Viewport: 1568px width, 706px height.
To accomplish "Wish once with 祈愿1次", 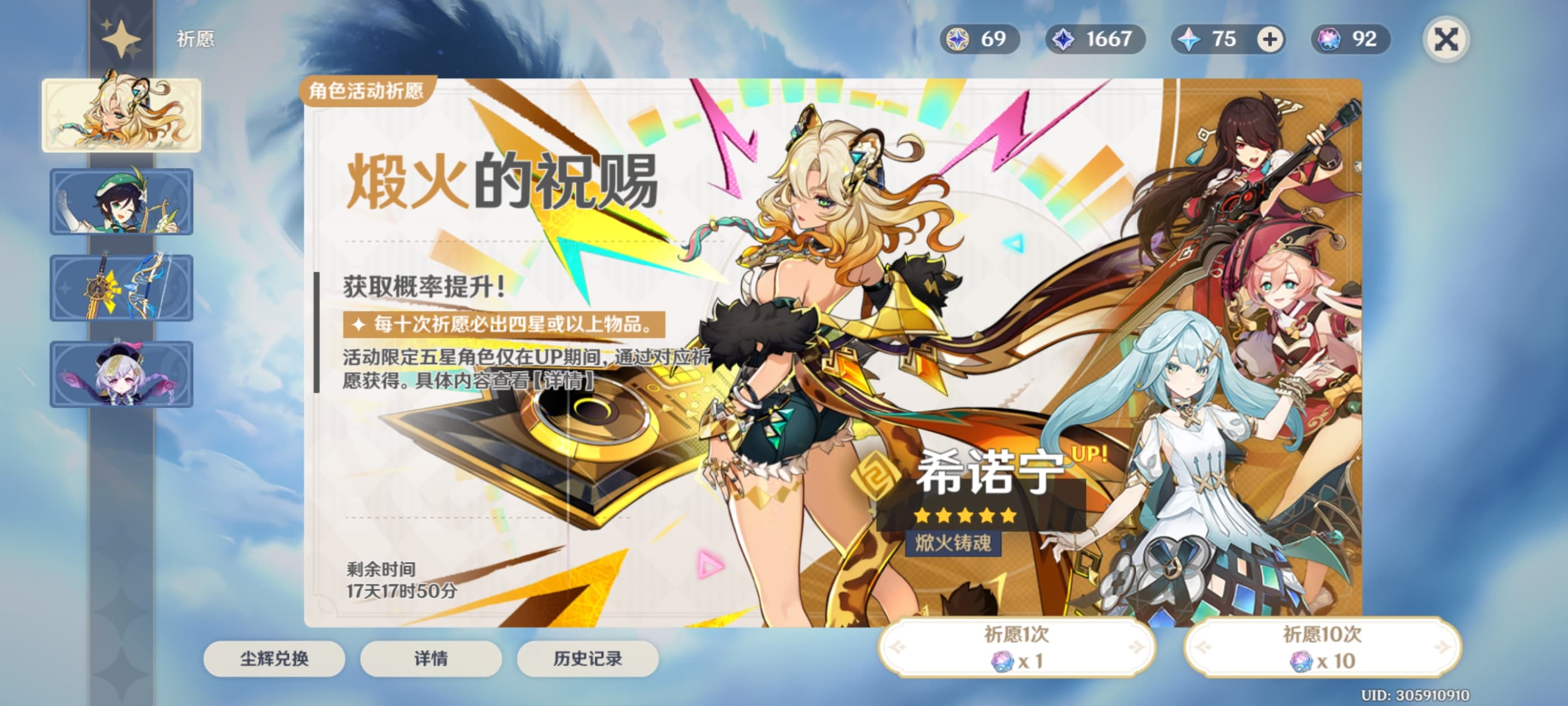I will pos(1016,647).
